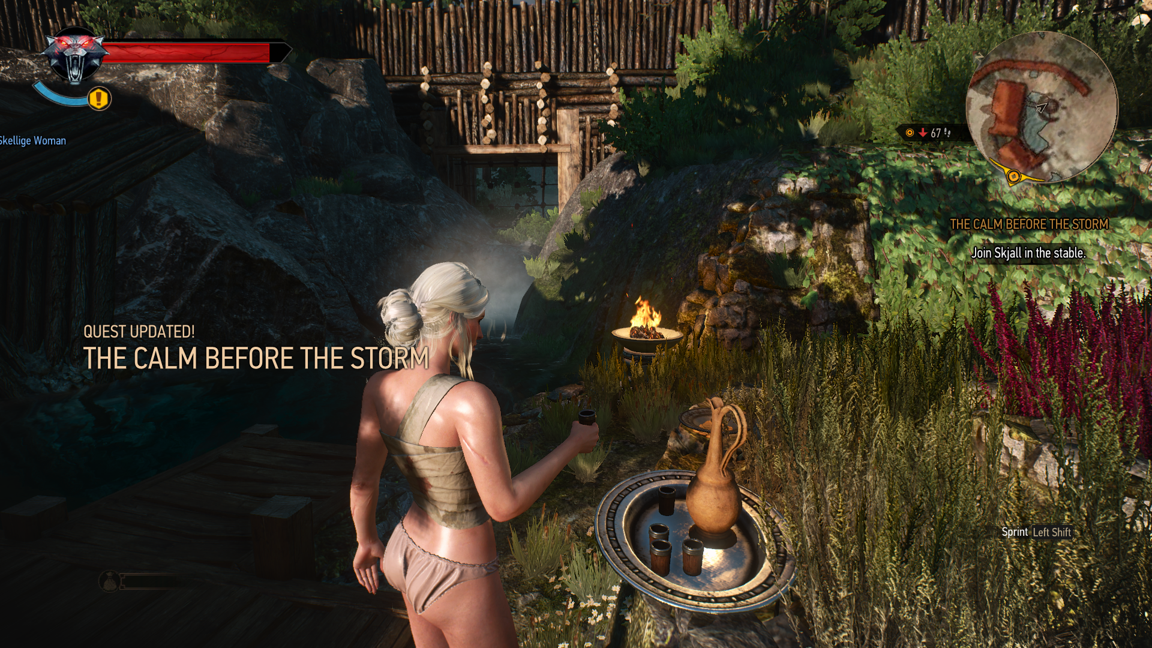This screenshot has width=1152, height=648.
Task: Click the Quest Updated notification banner
Action: click(255, 347)
